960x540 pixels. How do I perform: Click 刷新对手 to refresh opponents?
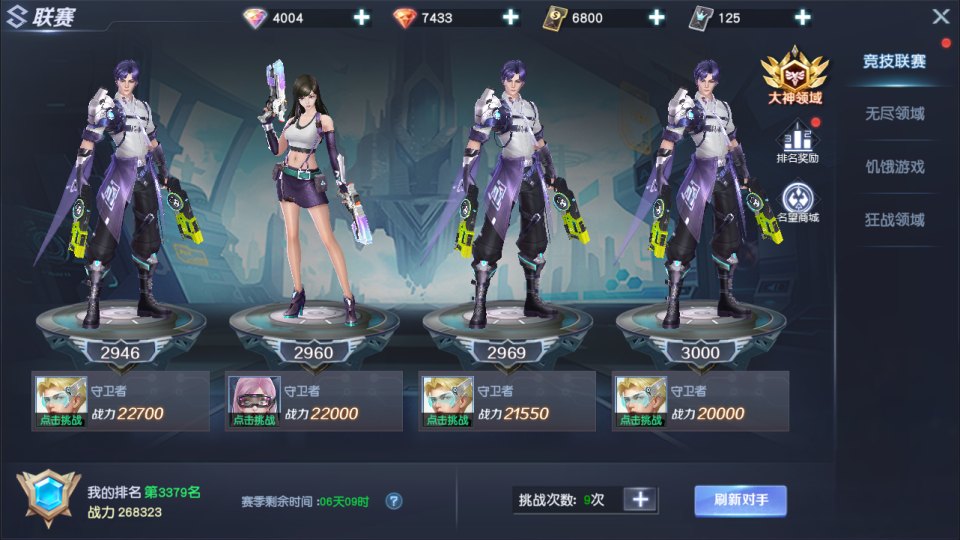click(x=740, y=499)
